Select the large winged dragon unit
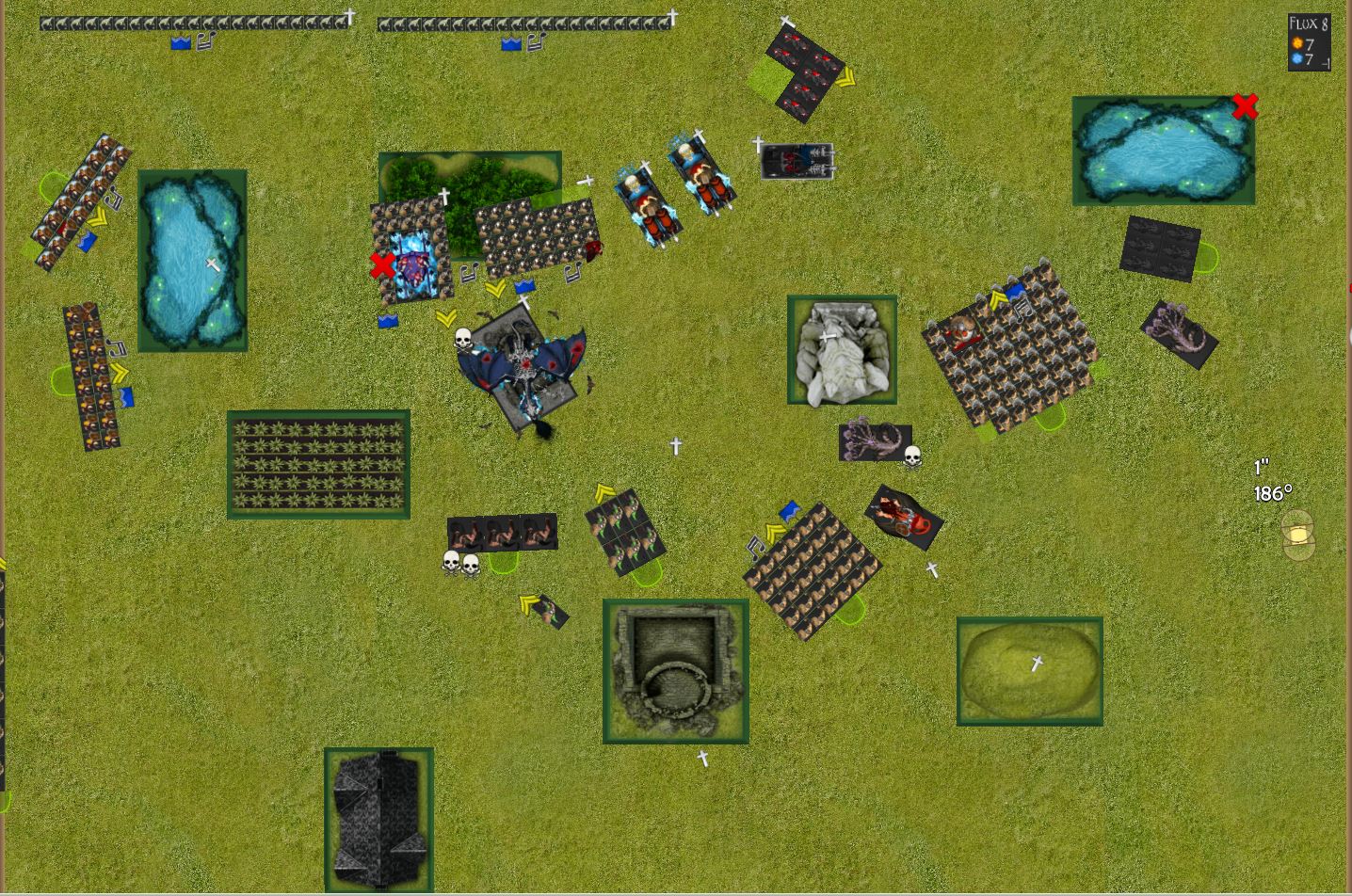 521,368
